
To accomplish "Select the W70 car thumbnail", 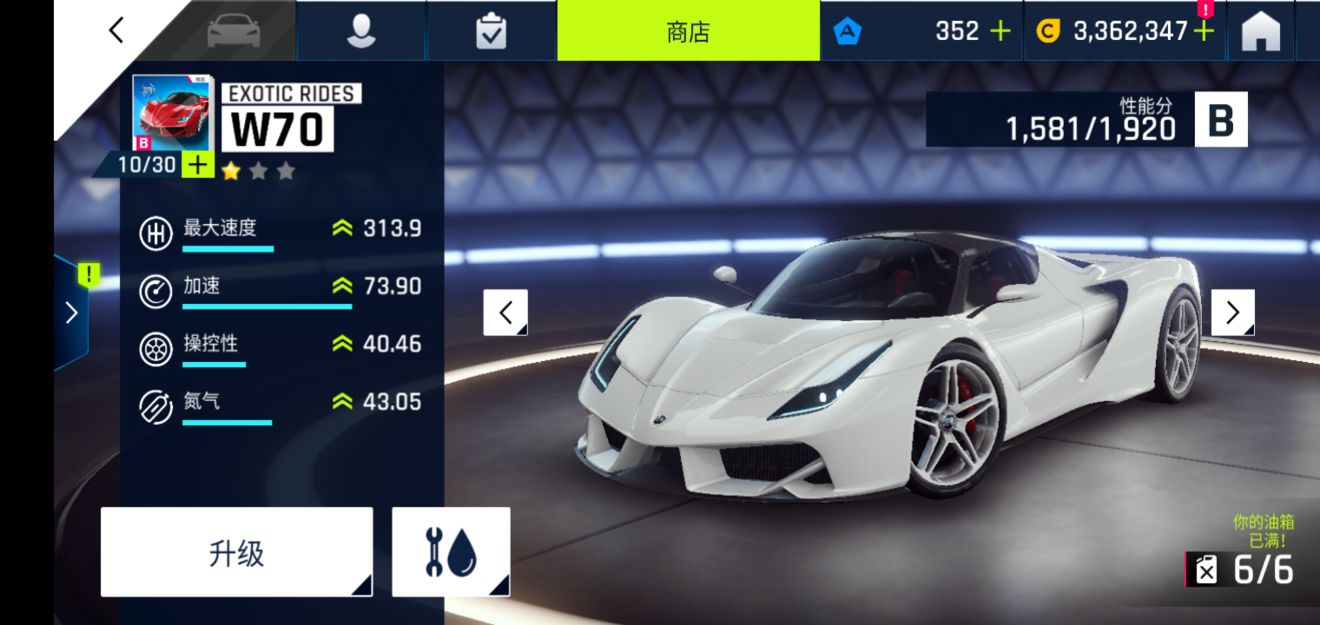I will tap(171, 114).
